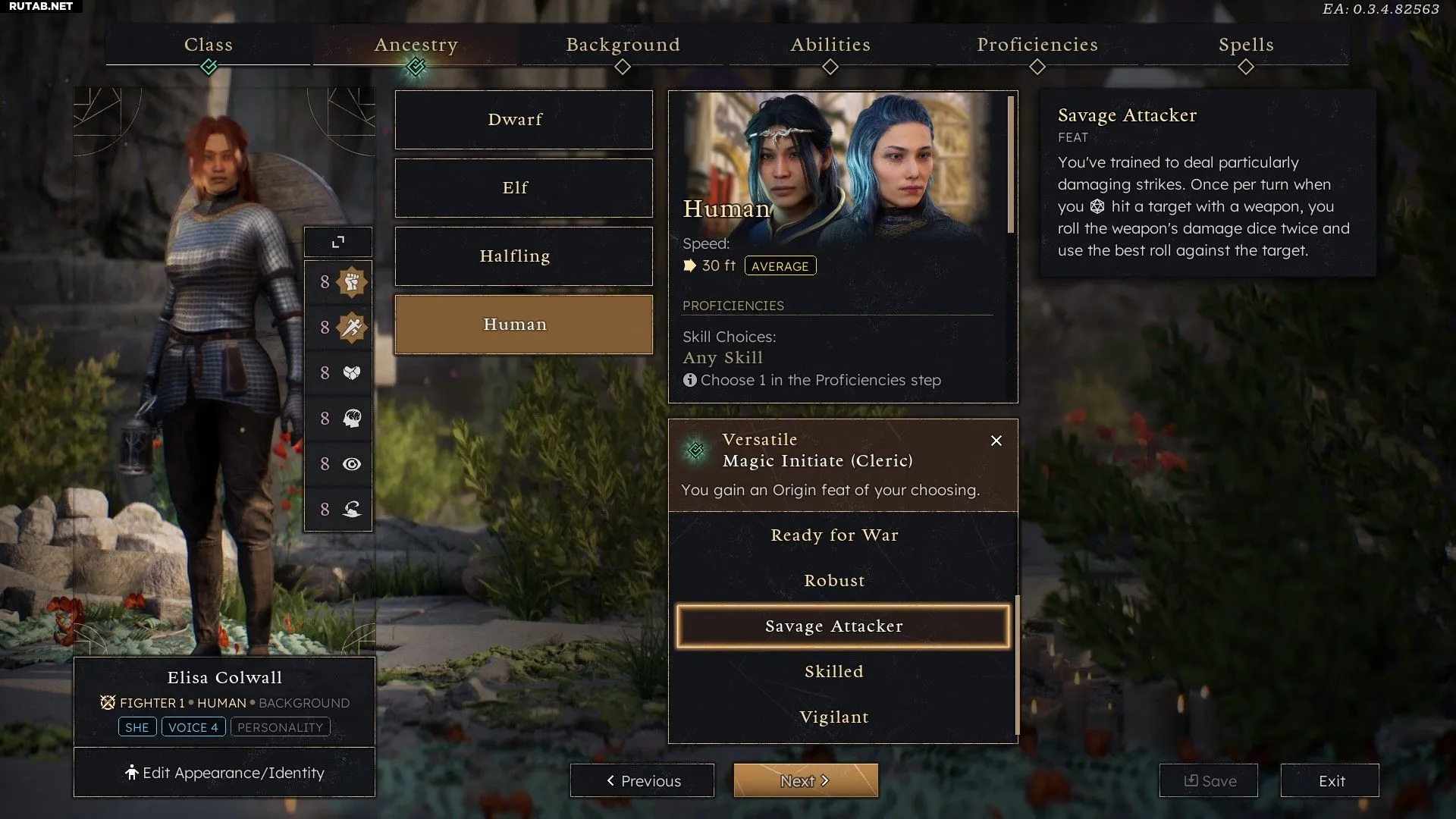Choose the Skilled feat

pos(834,672)
